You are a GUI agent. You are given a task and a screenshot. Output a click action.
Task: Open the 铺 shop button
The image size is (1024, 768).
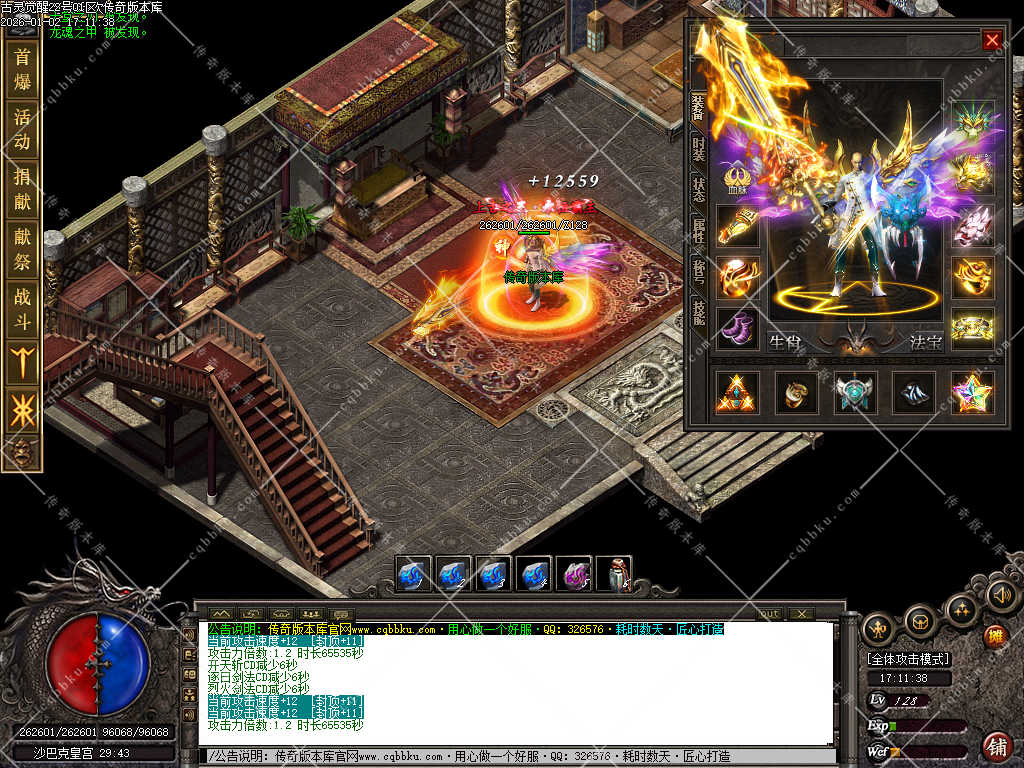(996, 746)
